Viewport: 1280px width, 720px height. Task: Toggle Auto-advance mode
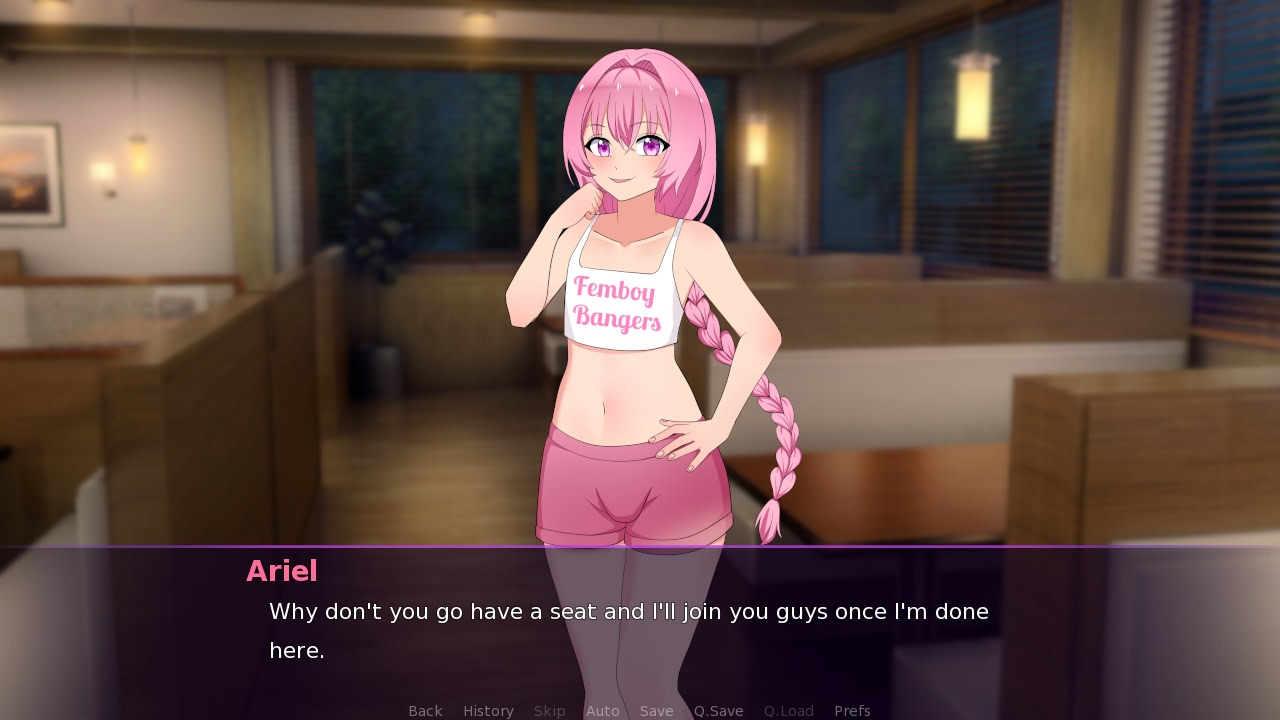(603, 711)
